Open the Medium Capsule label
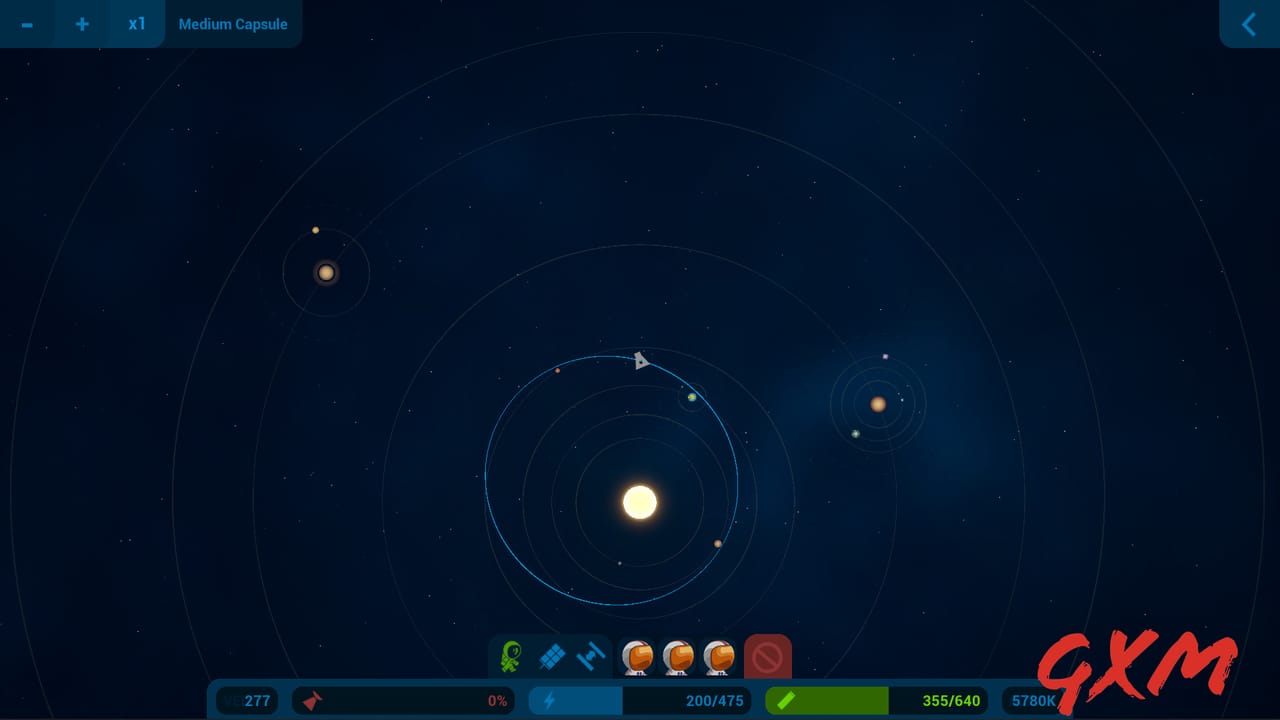Viewport: 1280px width, 720px height. 233,24
